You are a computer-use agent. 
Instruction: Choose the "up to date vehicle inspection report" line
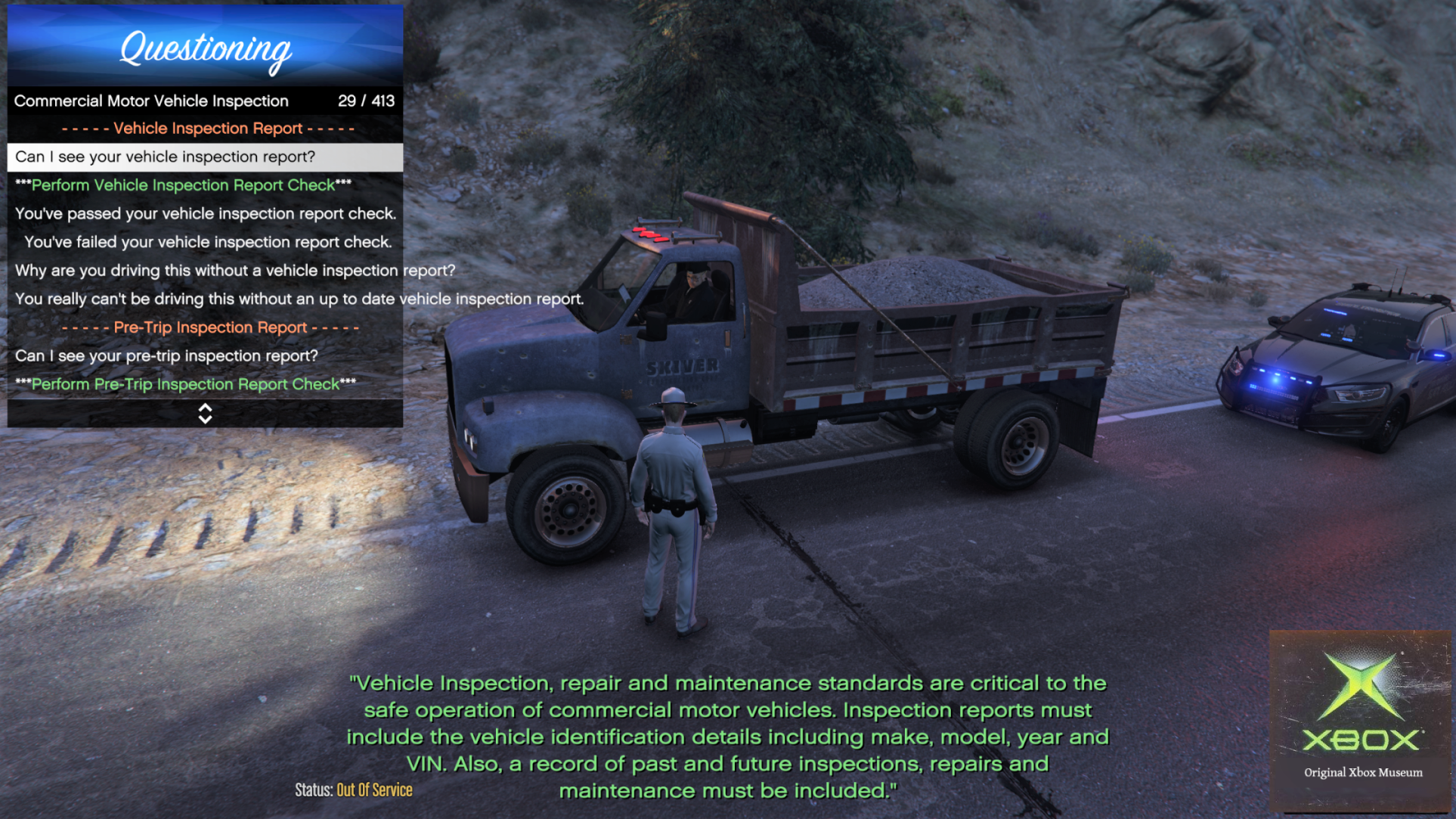tap(299, 299)
